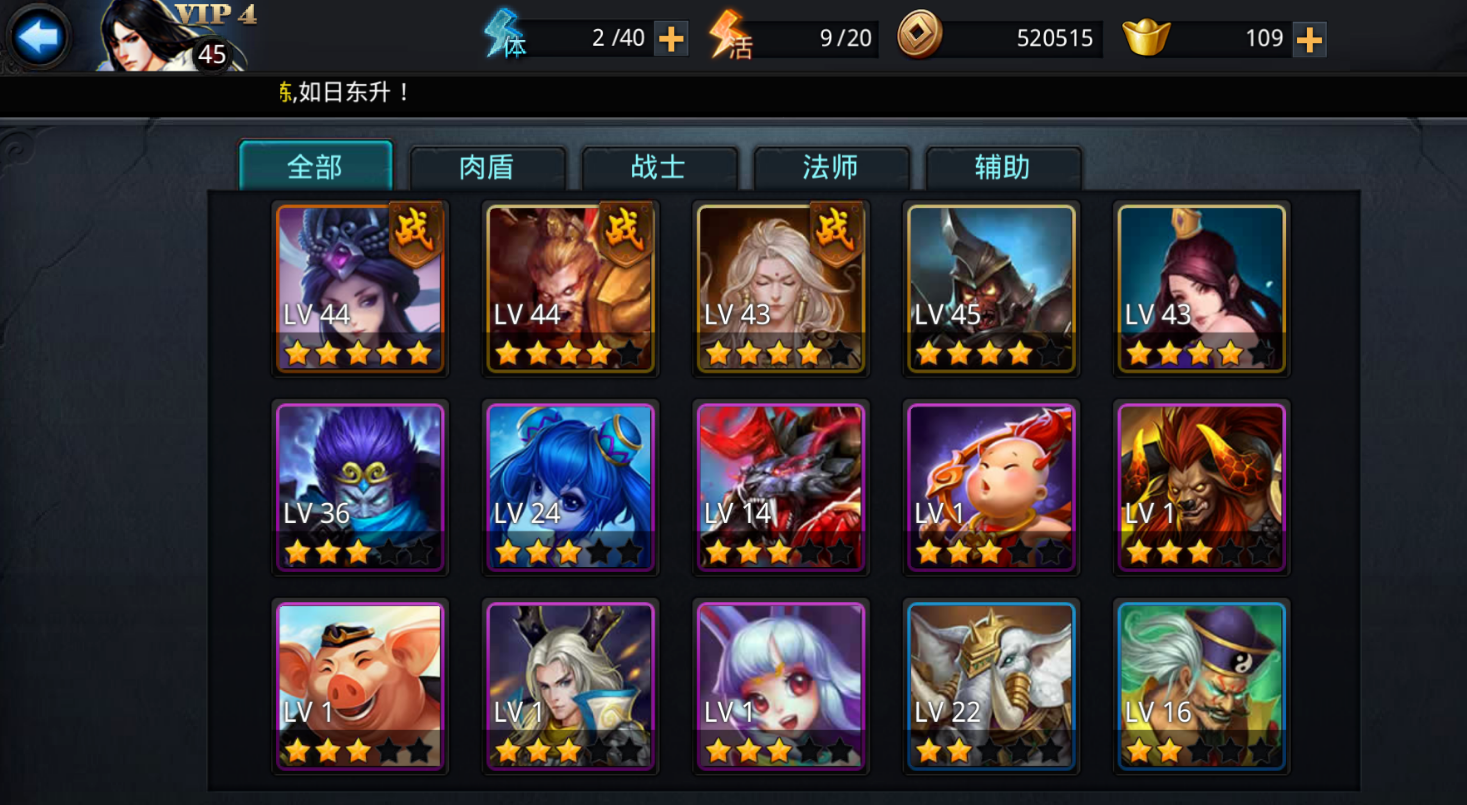Open the LV 45 horned dark armor hero
Viewport: 1467px width, 805px height.
pyautogui.click(x=991, y=288)
